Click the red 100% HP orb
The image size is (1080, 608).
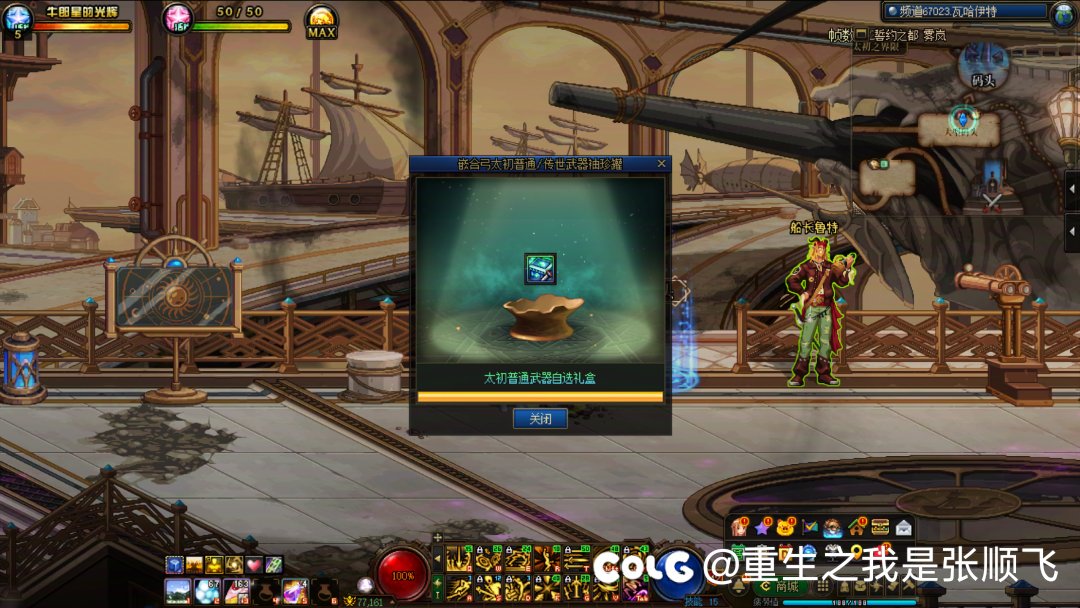[404, 576]
